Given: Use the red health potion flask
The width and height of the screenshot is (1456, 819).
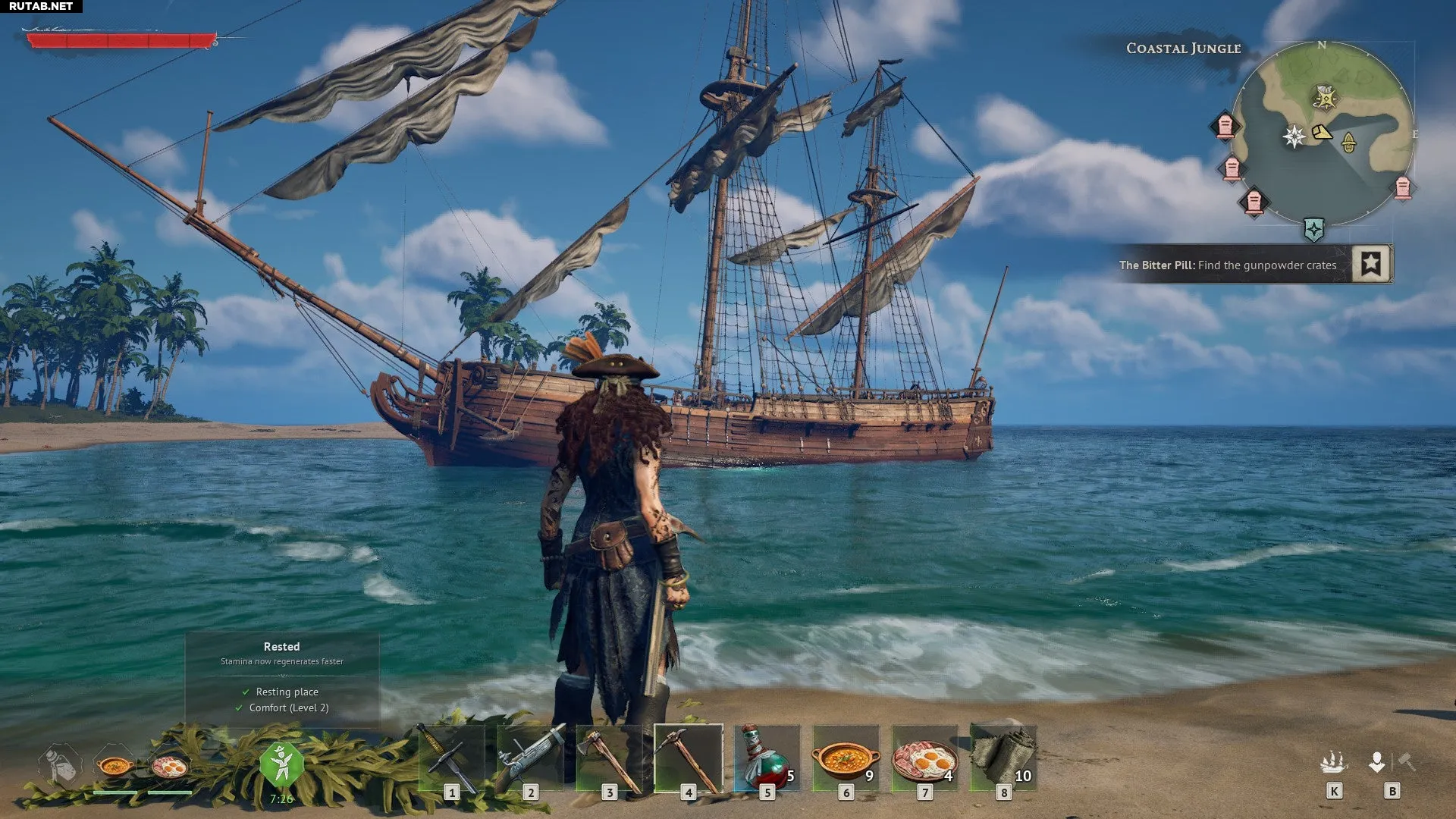Looking at the screenshot, I should [x=767, y=758].
